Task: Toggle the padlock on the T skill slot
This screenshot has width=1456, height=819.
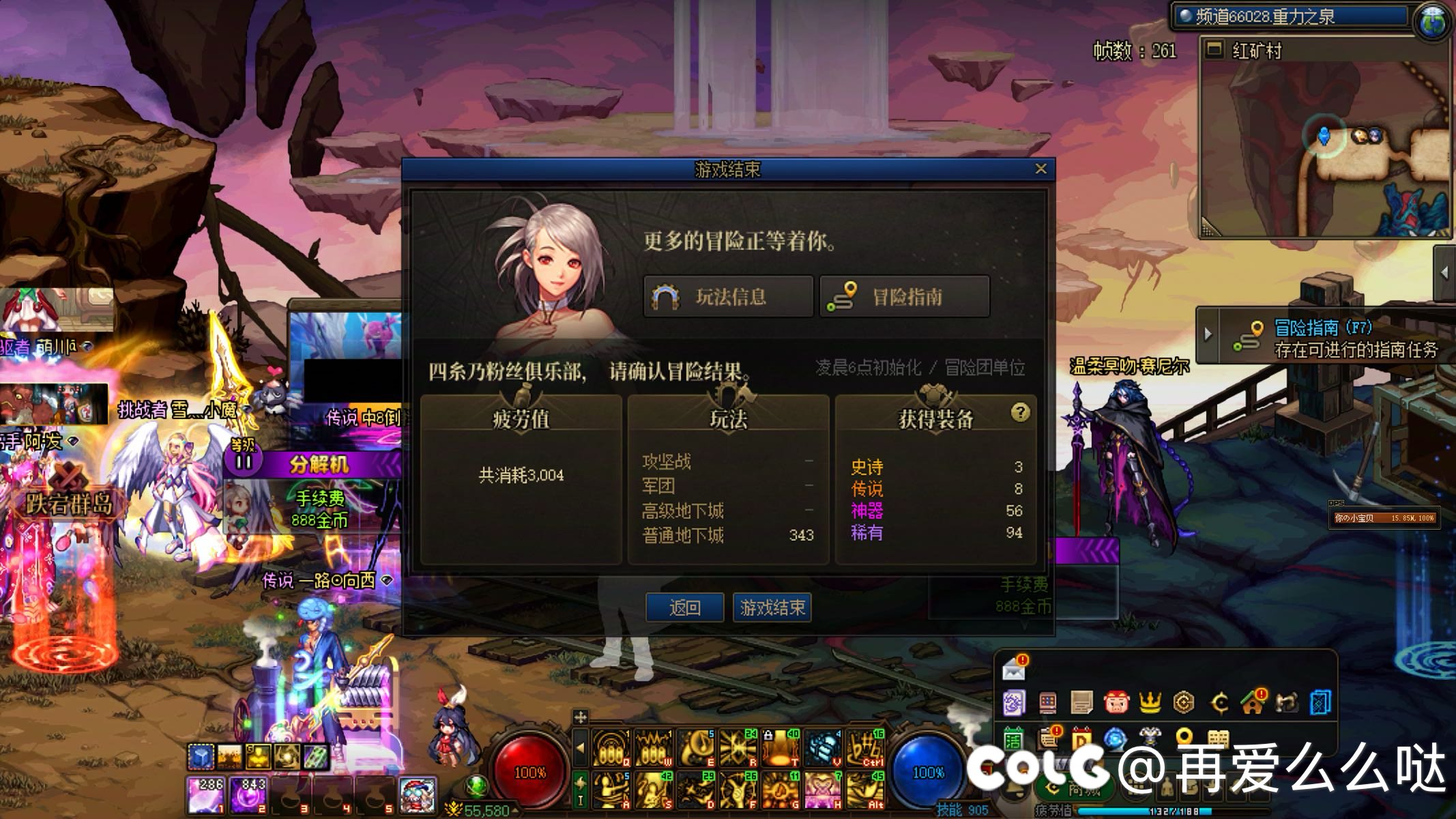Action: coord(768,735)
